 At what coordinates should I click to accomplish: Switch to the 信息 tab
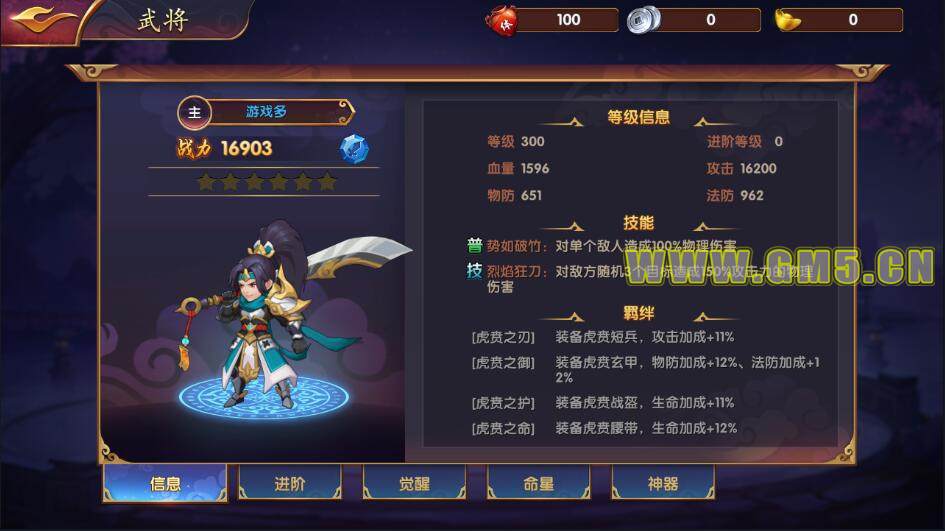(x=165, y=484)
